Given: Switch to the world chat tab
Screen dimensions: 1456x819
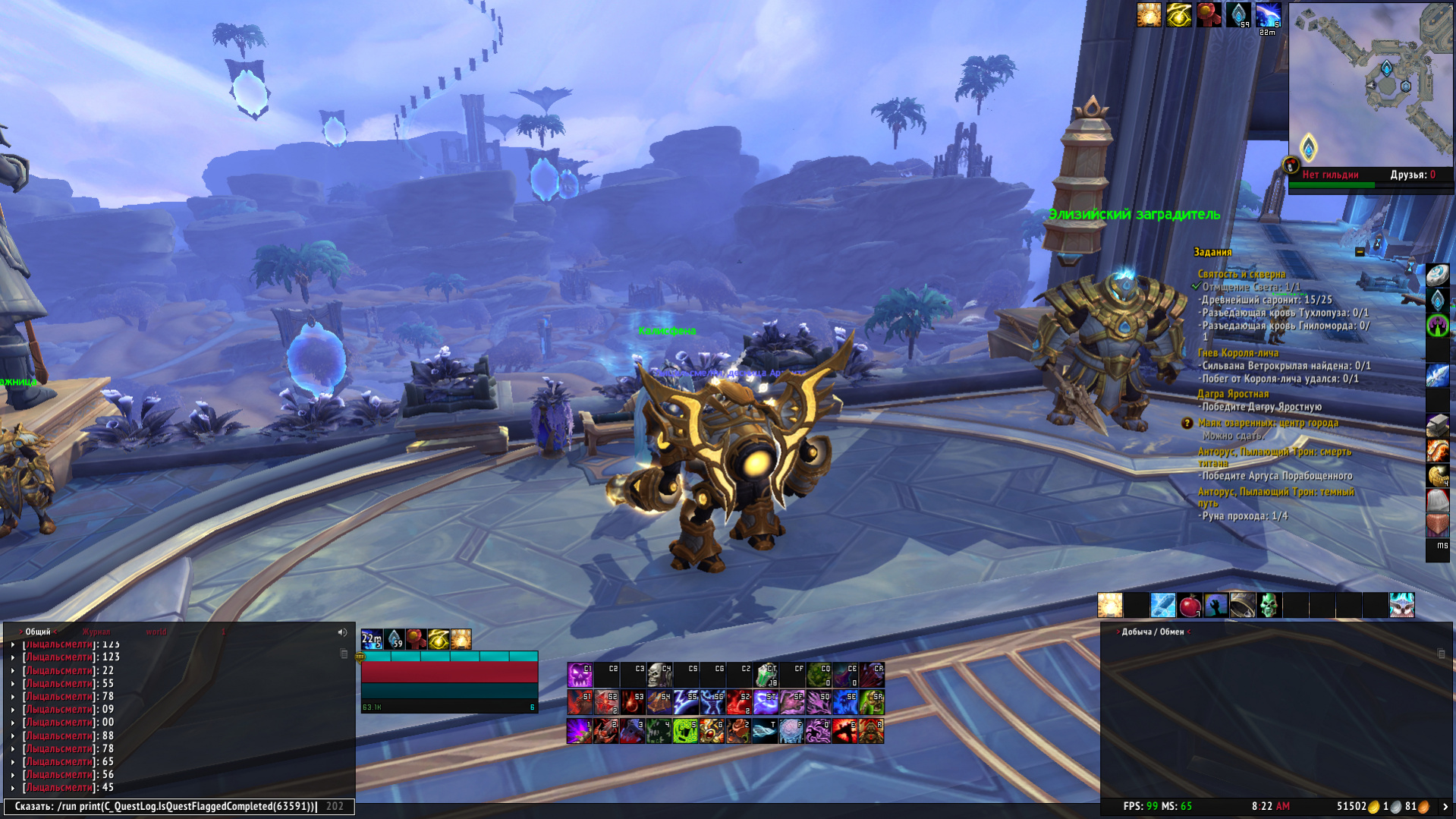Looking at the screenshot, I should (156, 632).
